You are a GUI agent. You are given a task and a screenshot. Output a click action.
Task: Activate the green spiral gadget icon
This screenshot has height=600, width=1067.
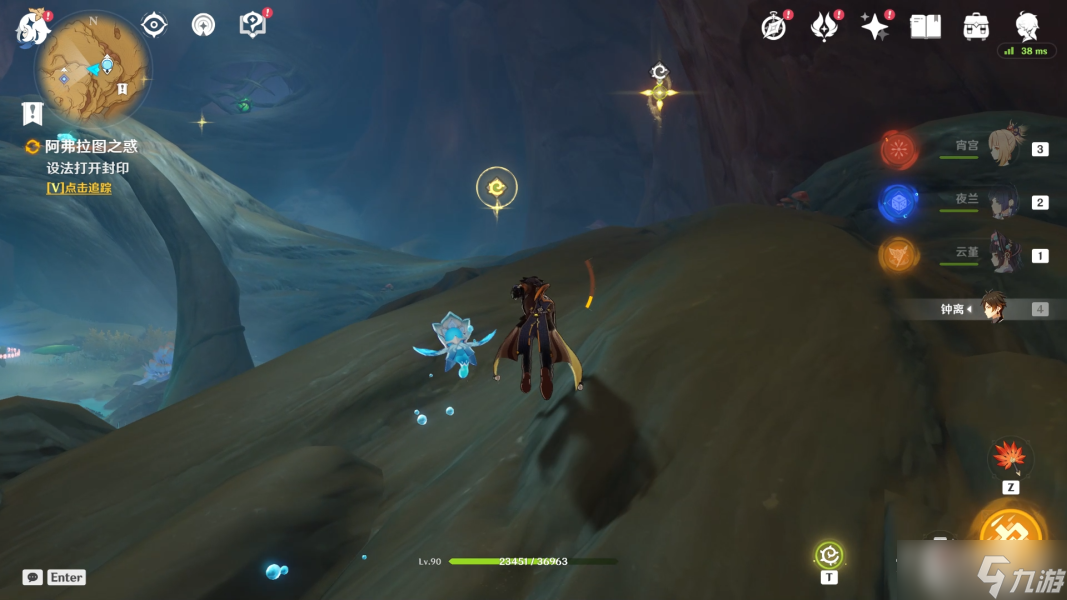[x=829, y=555]
